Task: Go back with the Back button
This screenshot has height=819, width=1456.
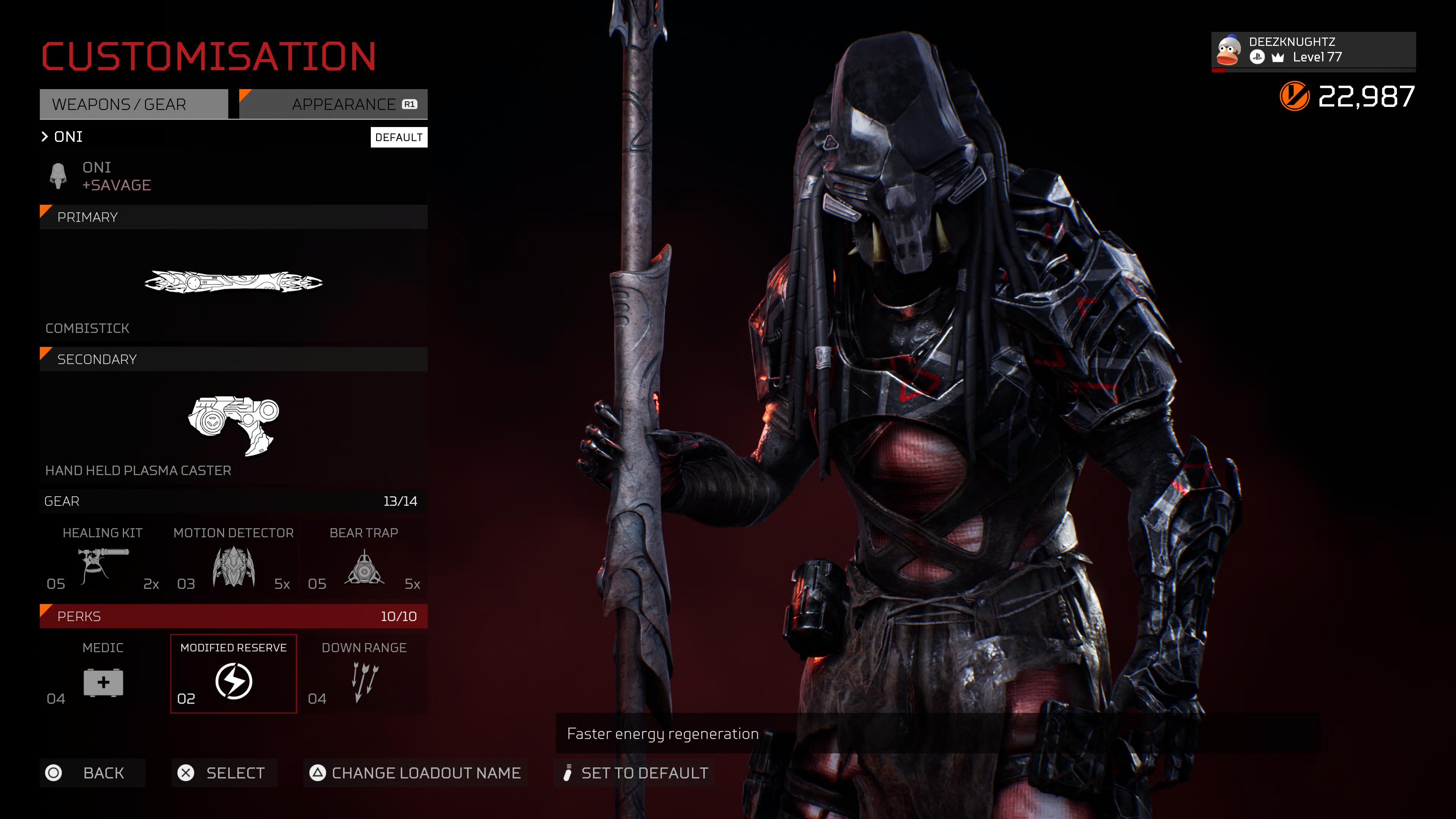Action: pos(92,773)
